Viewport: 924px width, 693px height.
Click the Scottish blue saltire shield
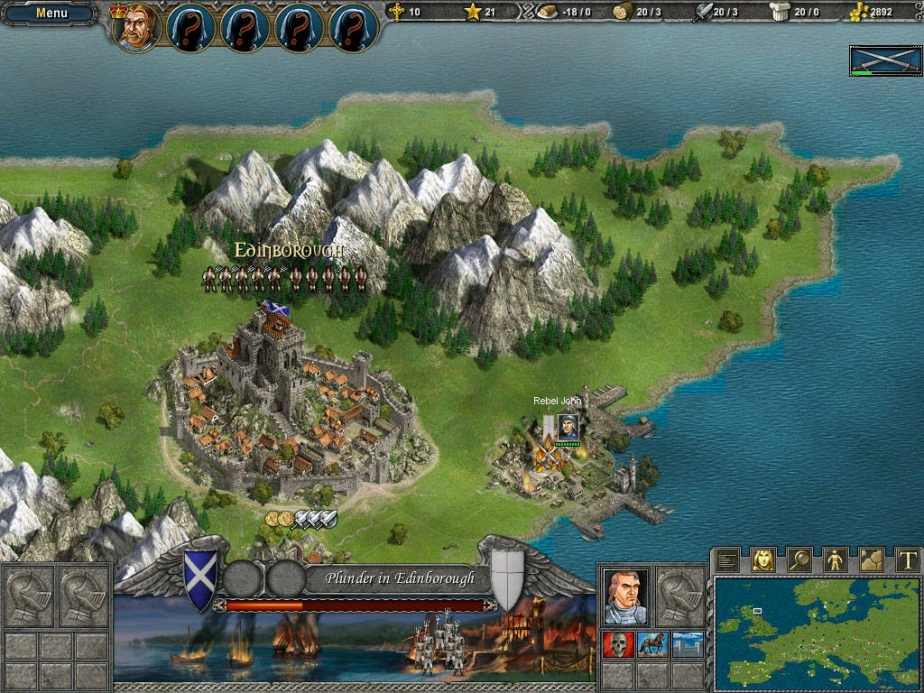coord(199,578)
